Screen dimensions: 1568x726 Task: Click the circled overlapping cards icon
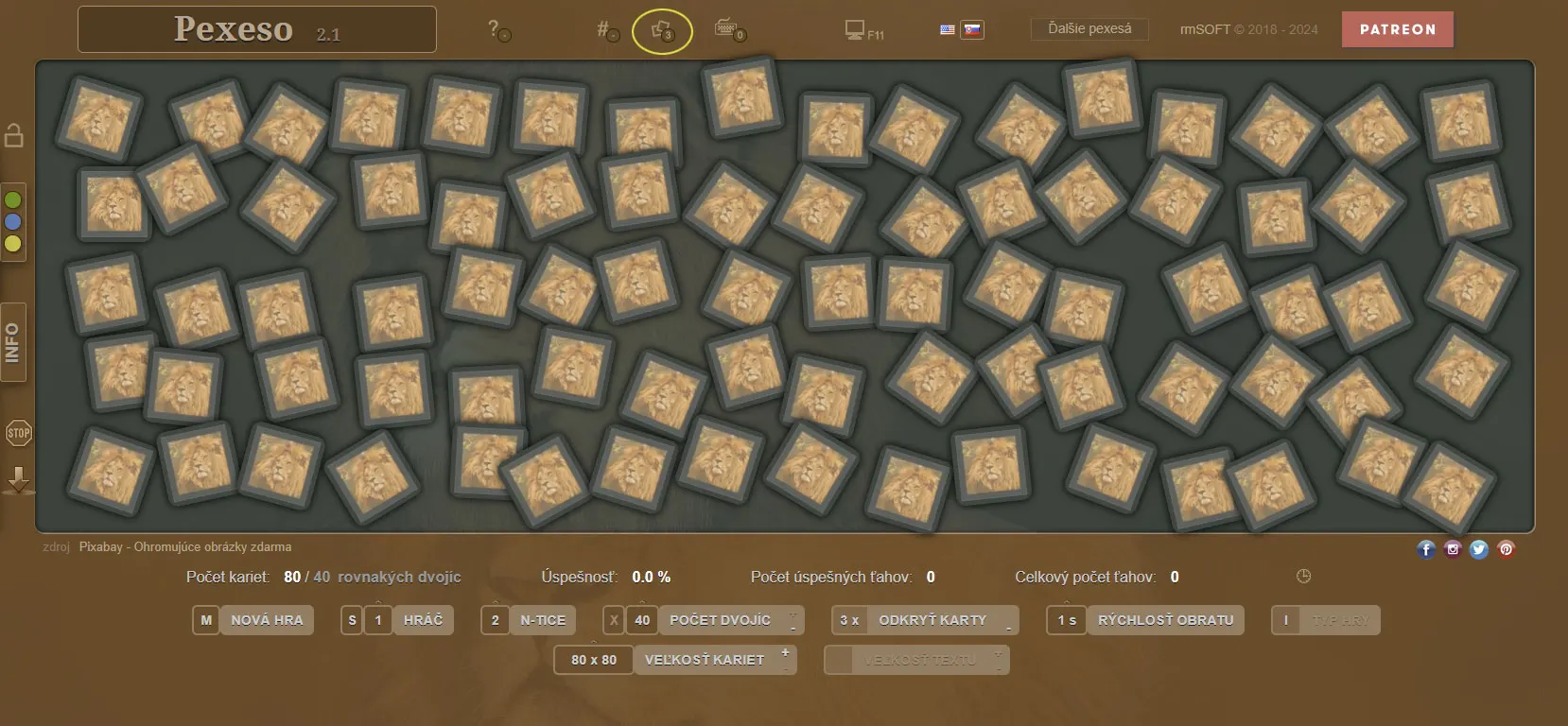coord(662,30)
